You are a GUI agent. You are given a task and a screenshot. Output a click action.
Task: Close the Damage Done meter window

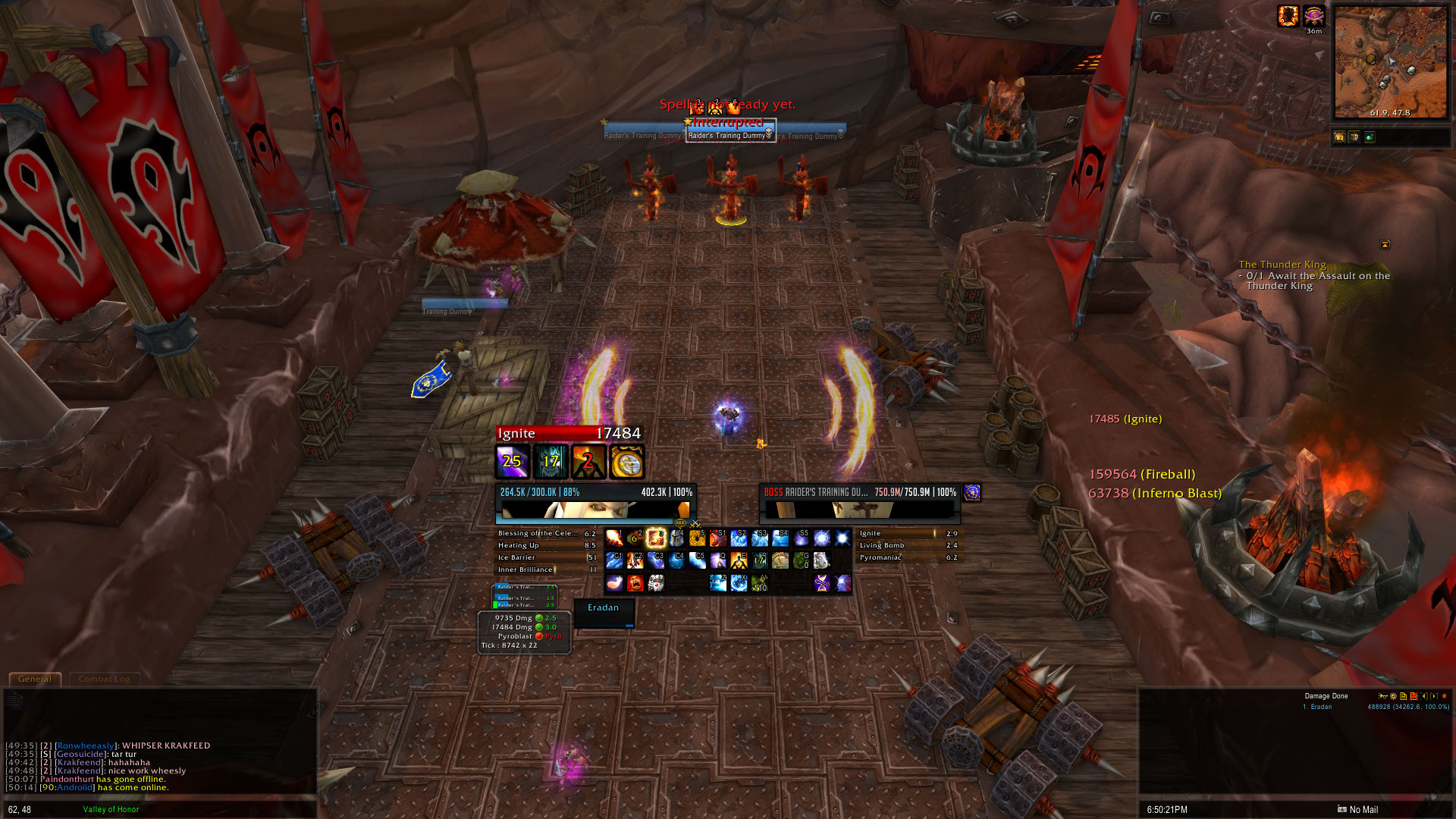tap(1444, 696)
